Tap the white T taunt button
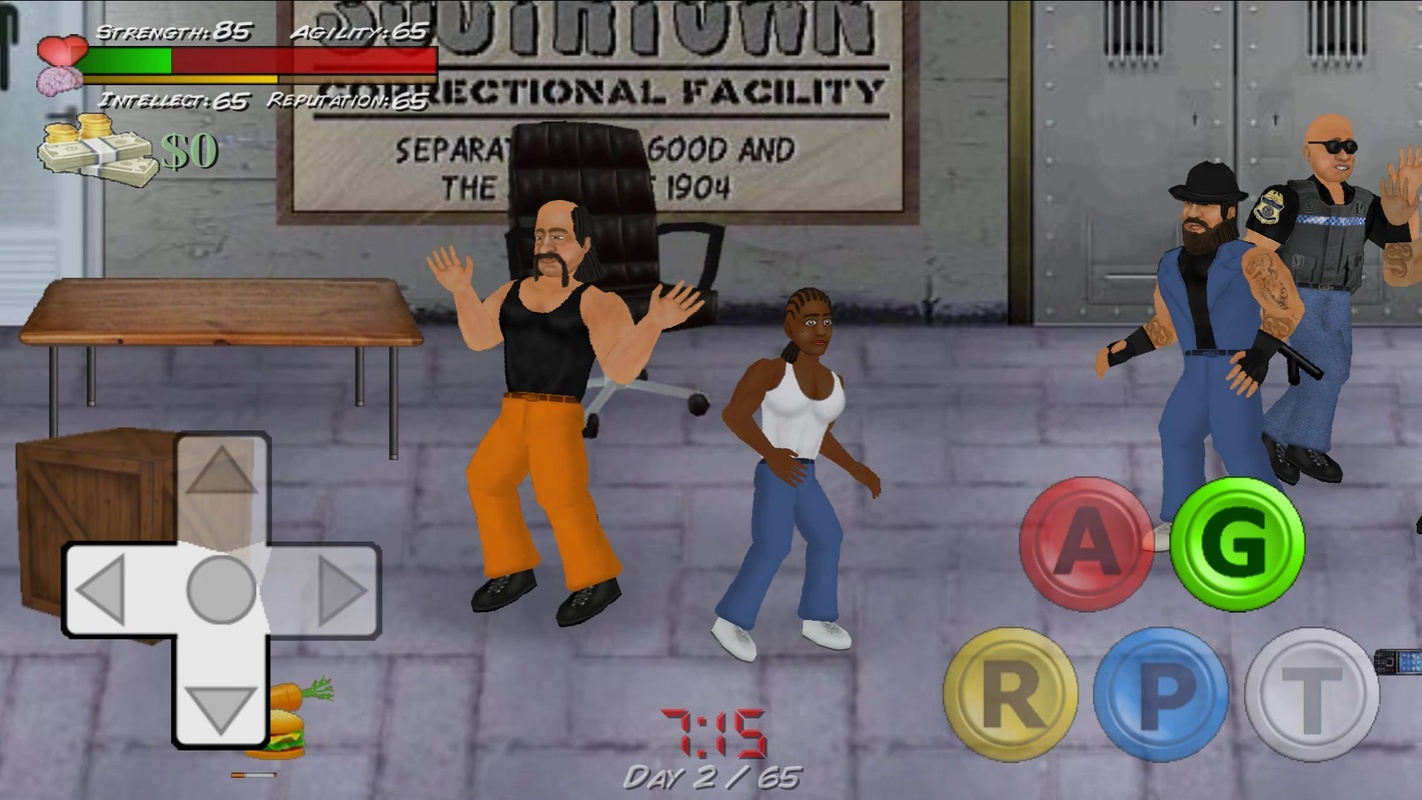1422x800 pixels. pyautogui.click(x=1312, y=694)
